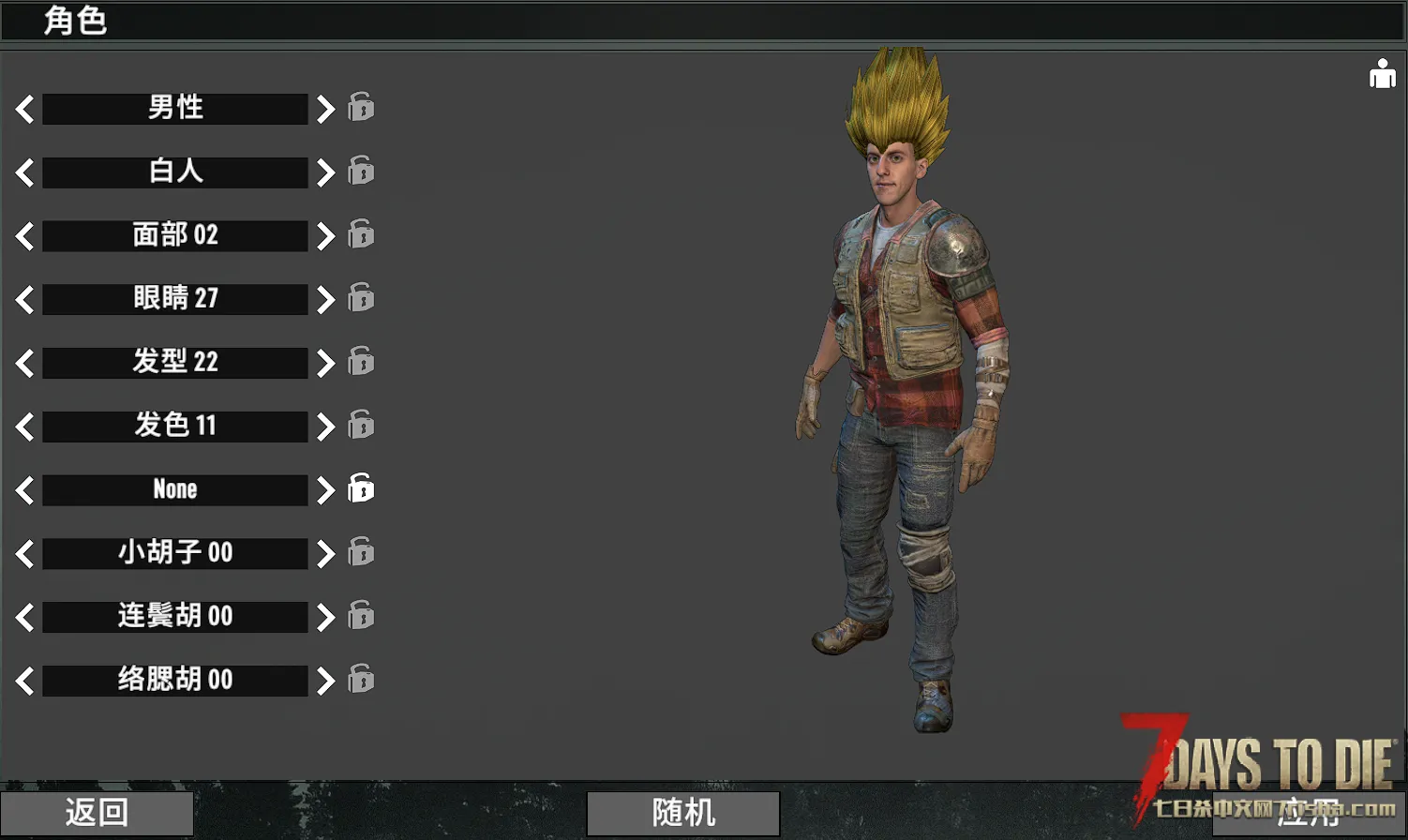Image resolution: width=1408 pixels, height=840 pixels.
Task: Select previous hair color before 发色 11
Action: point(25,427)
